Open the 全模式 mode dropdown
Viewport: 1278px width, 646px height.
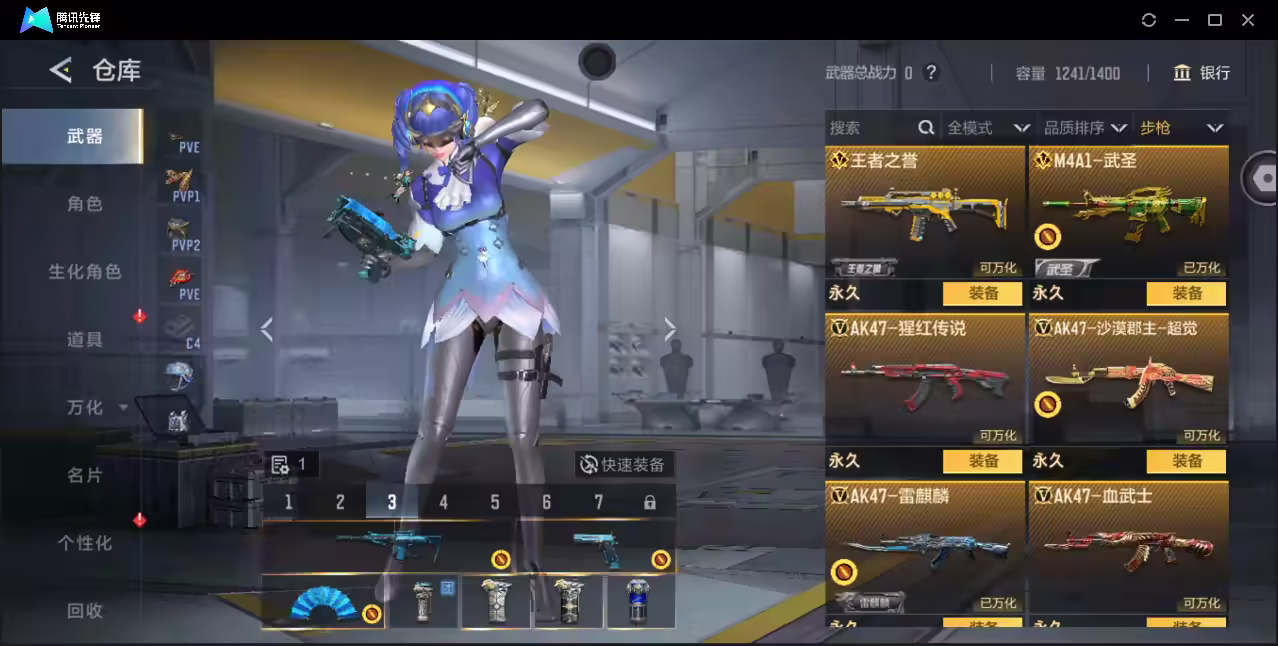click(987, 128)
